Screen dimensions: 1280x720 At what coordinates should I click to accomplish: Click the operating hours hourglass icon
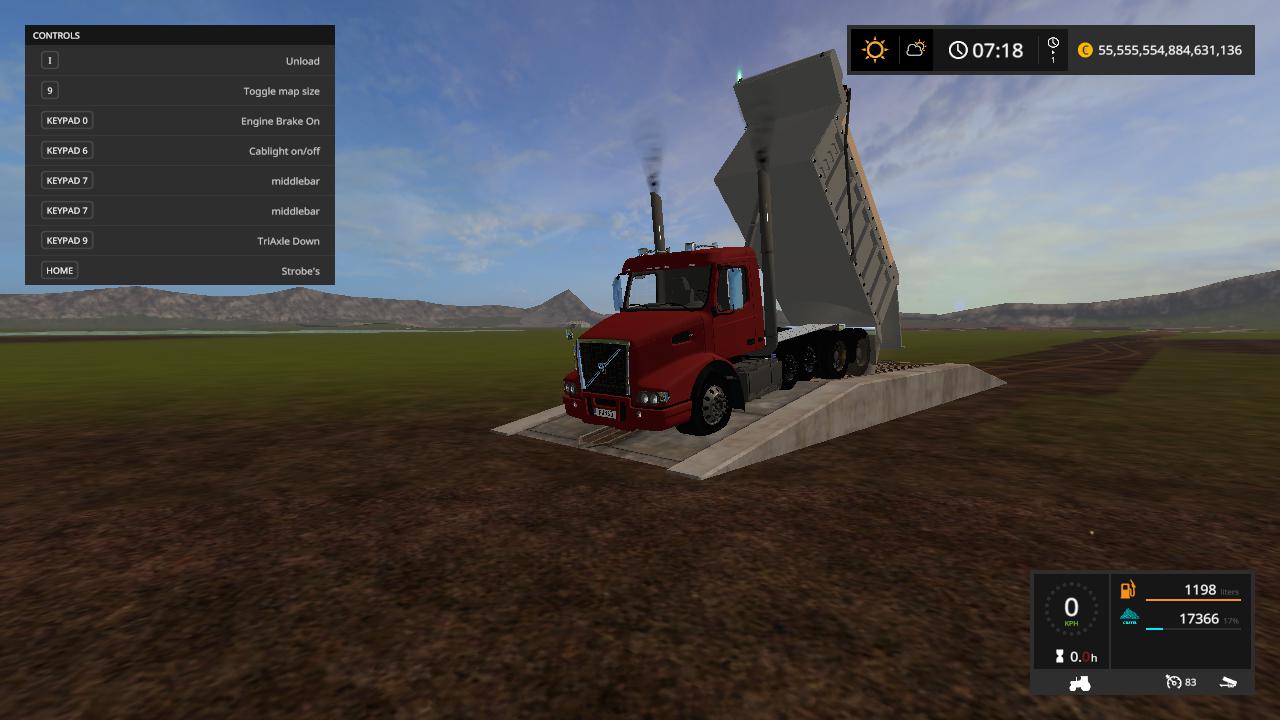tap(1059, 657)
